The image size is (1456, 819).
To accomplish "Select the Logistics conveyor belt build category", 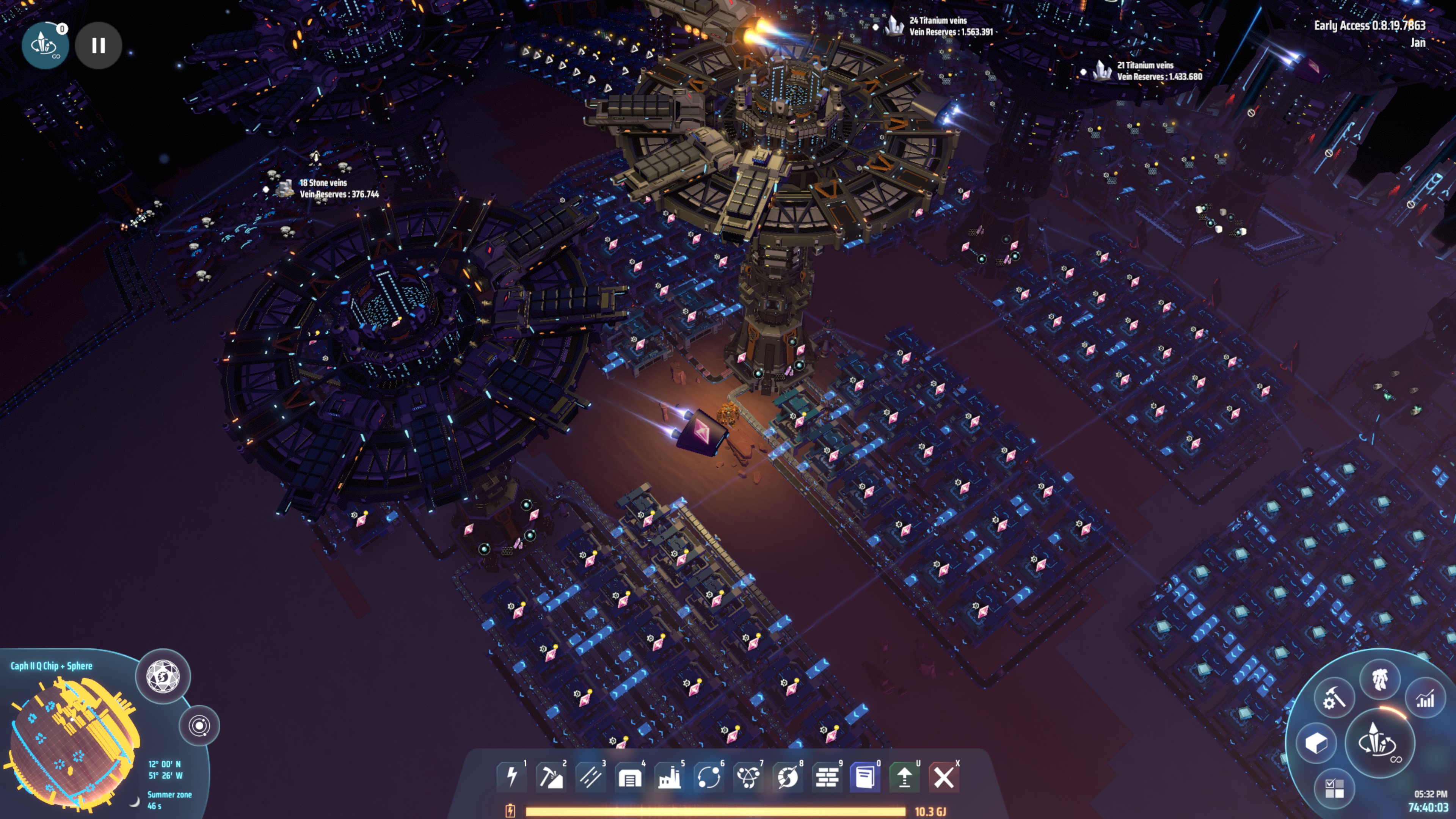I will click(591, 777).
